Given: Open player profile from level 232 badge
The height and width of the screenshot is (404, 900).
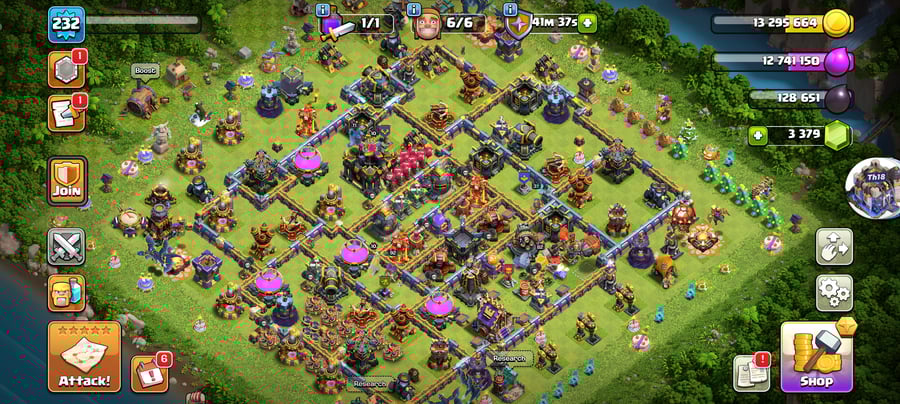Looking at the screenshot, I should point(66,22).
